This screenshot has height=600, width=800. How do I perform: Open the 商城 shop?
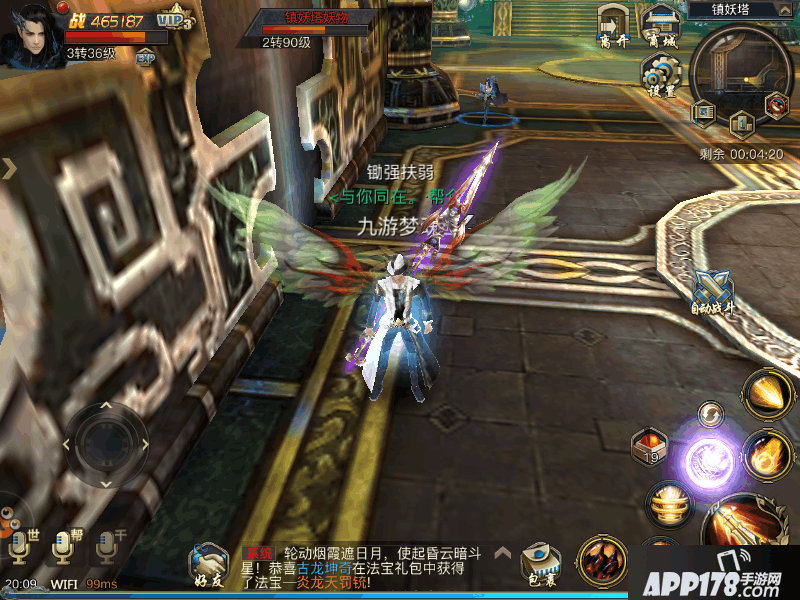[x=659, y=27]
